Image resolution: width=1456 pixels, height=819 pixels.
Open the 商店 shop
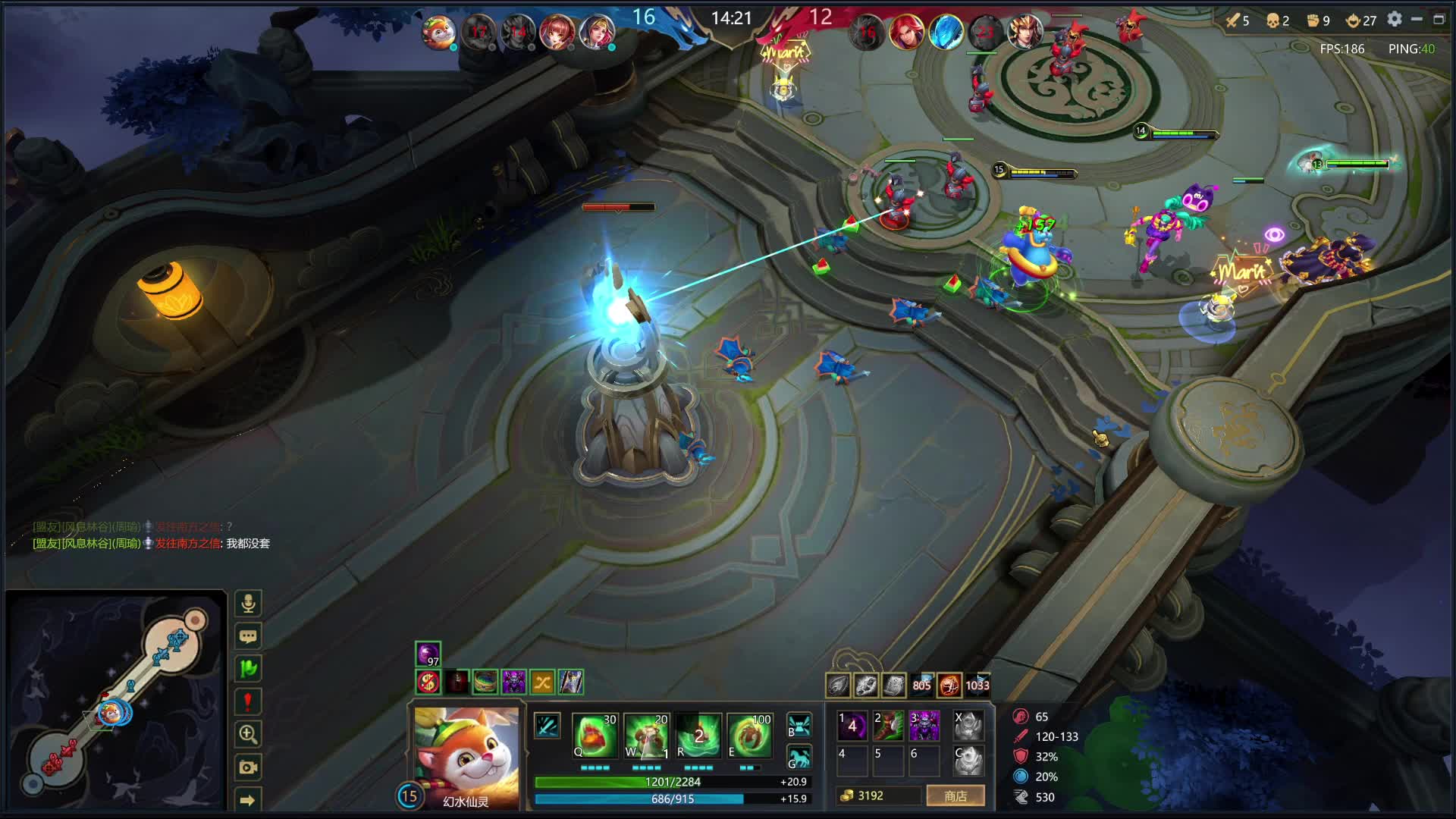tap(955, 795)
